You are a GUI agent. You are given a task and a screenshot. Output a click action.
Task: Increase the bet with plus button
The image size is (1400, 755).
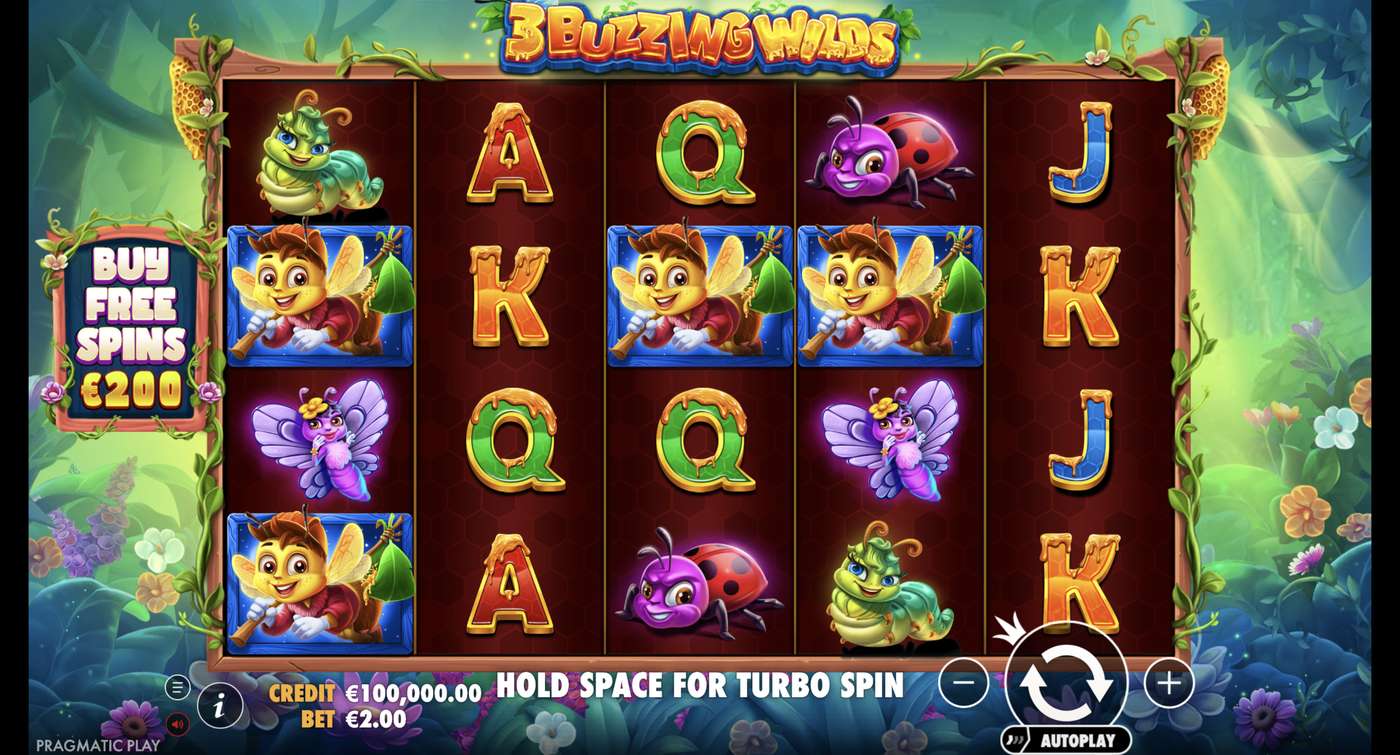(x=1168, y=683)
